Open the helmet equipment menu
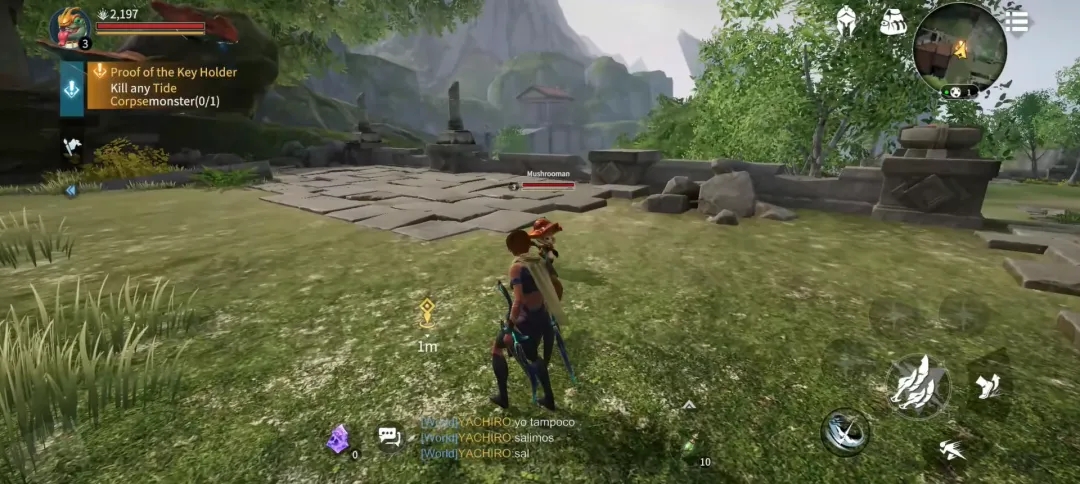1080x484 pixels. [846, 22]
